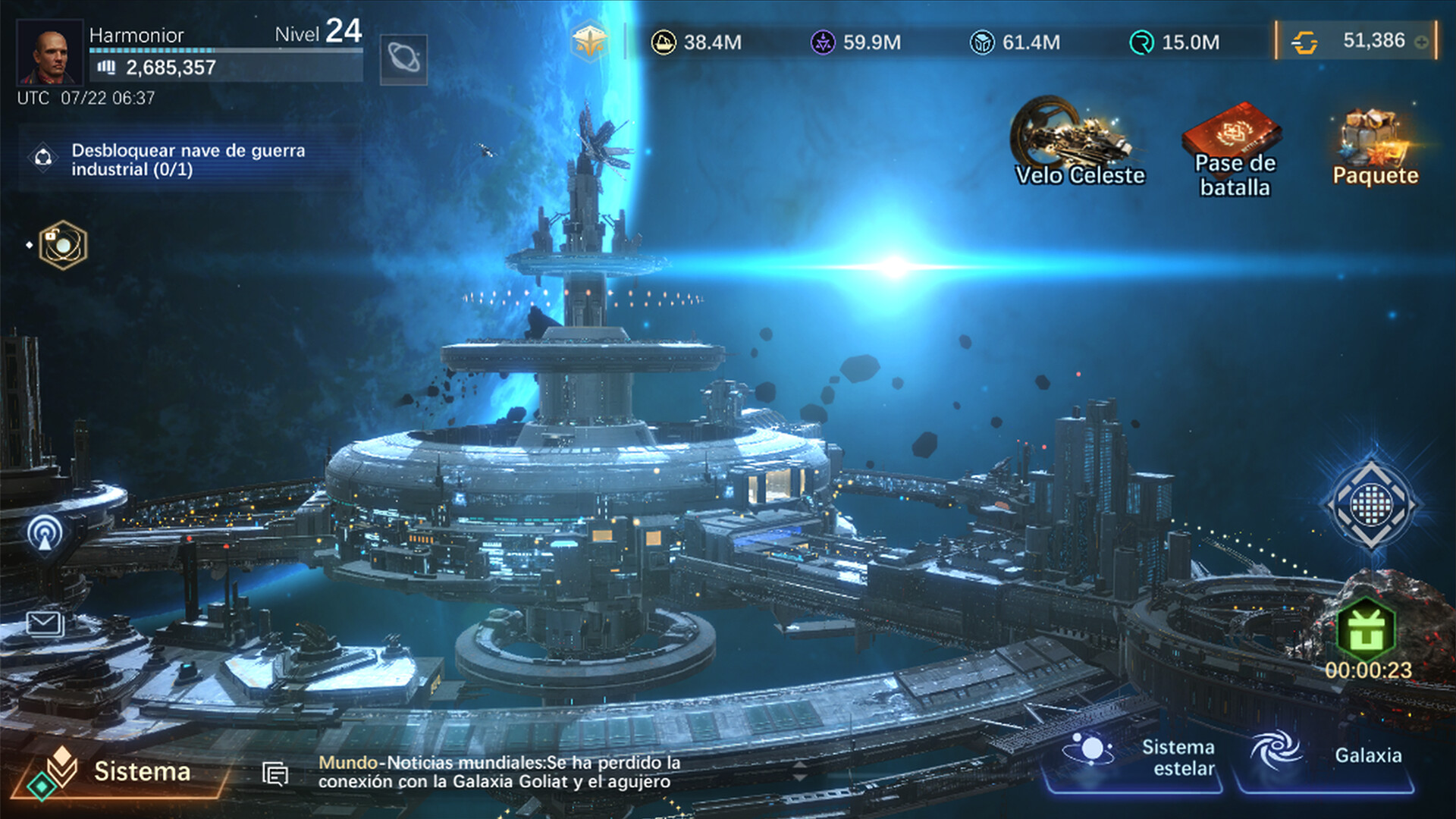Read the Mundo news chat message
The image size is (1456, 819).
coord(499,772)
